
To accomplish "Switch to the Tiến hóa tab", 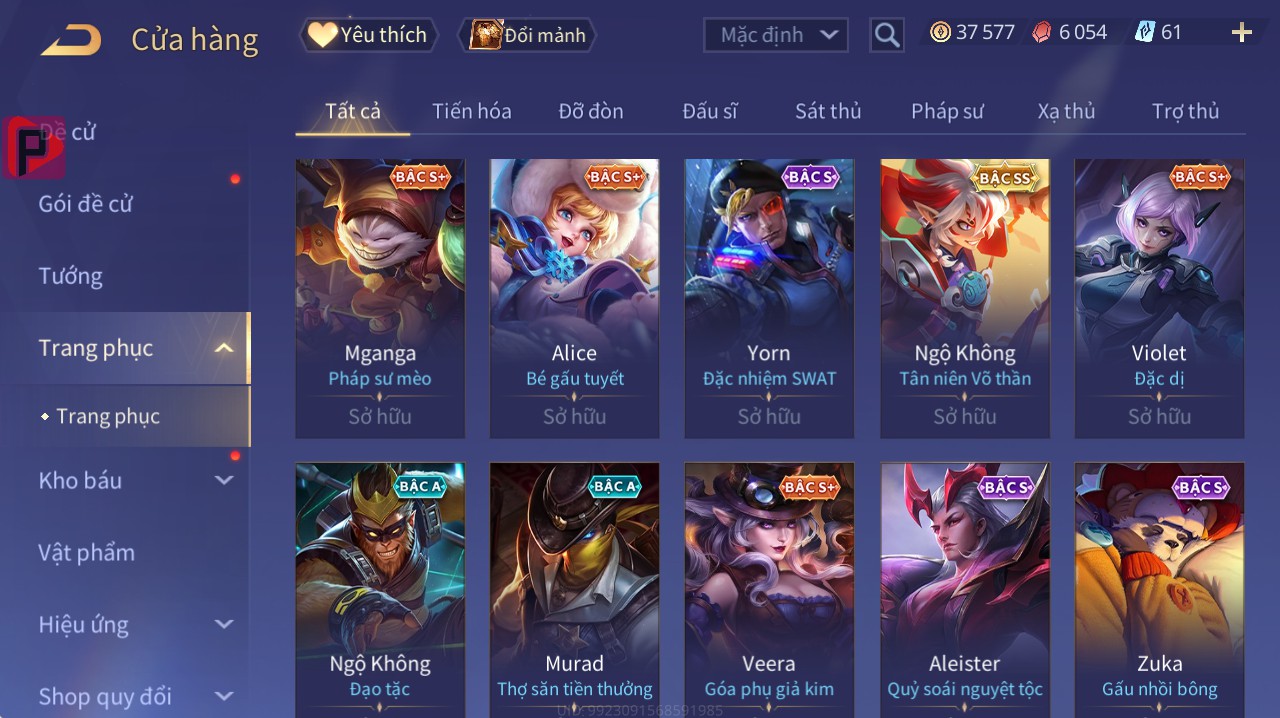I will [471, 111].
